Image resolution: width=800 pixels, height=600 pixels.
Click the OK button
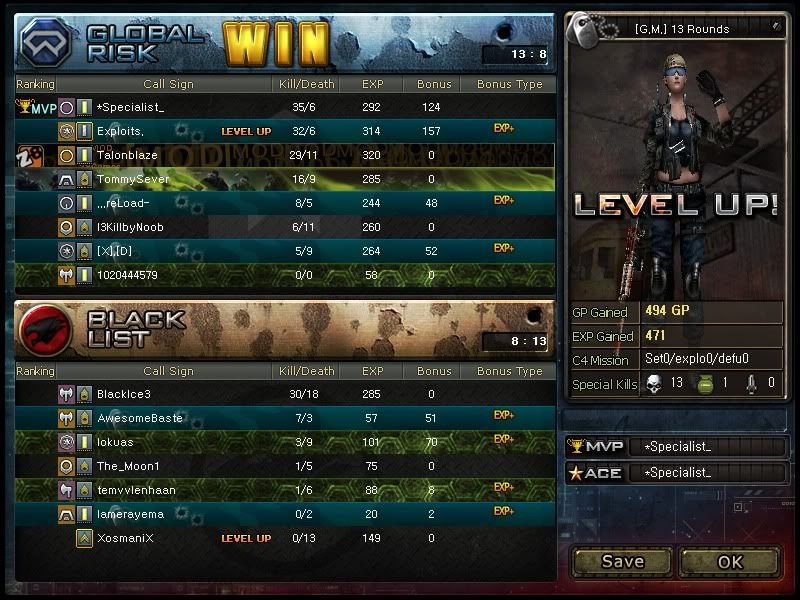[x=730, y=561]
